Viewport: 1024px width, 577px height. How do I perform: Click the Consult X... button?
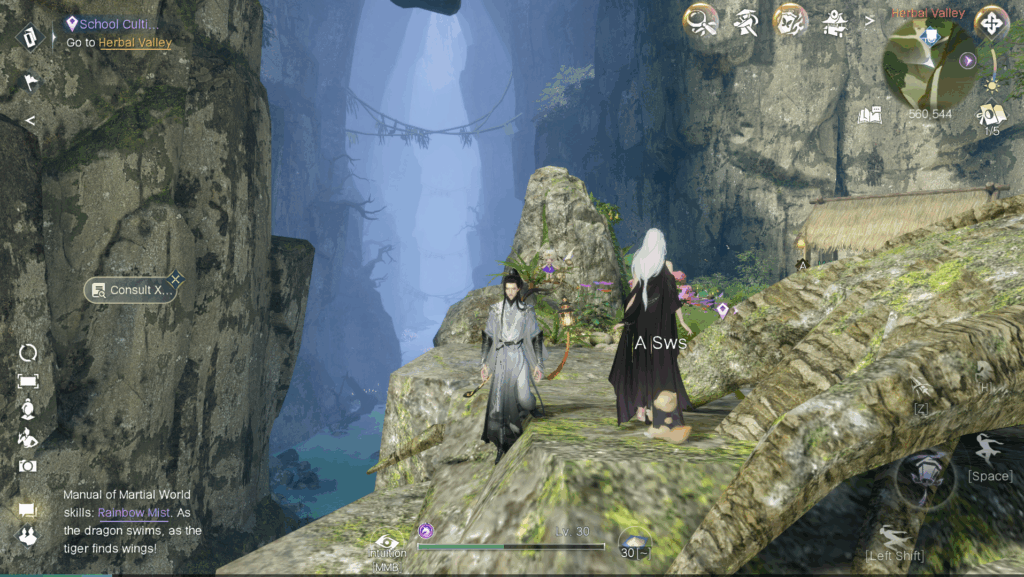click(131, 290)
